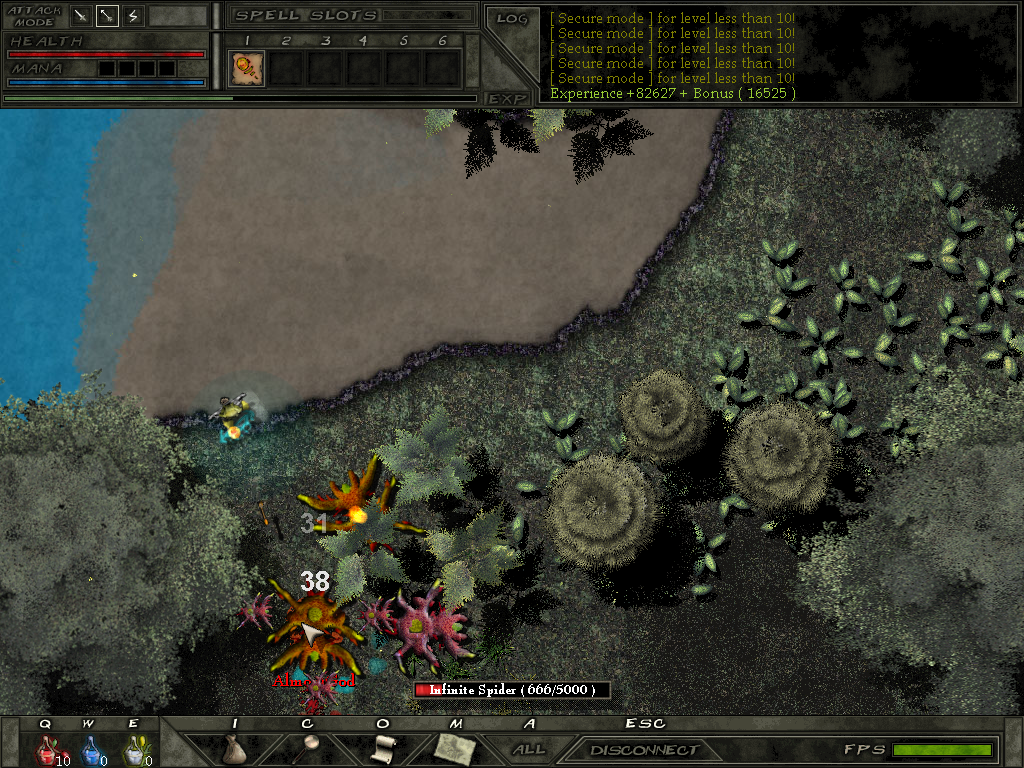The height and width of the screenshot is (768, 1024).
Task: Open the character screen mace icon
Action: [307, 749]
